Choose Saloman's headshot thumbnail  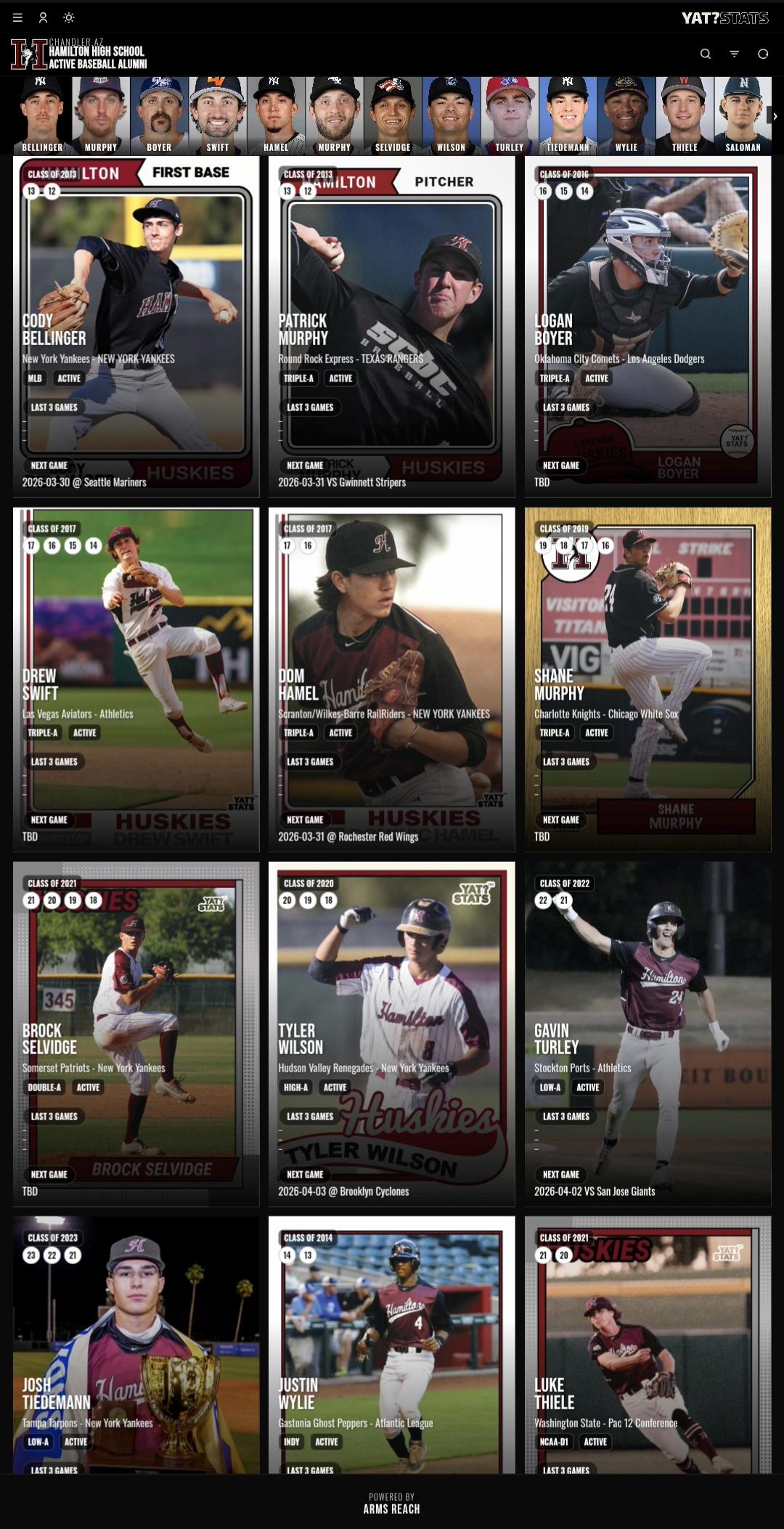coord(743,115)
